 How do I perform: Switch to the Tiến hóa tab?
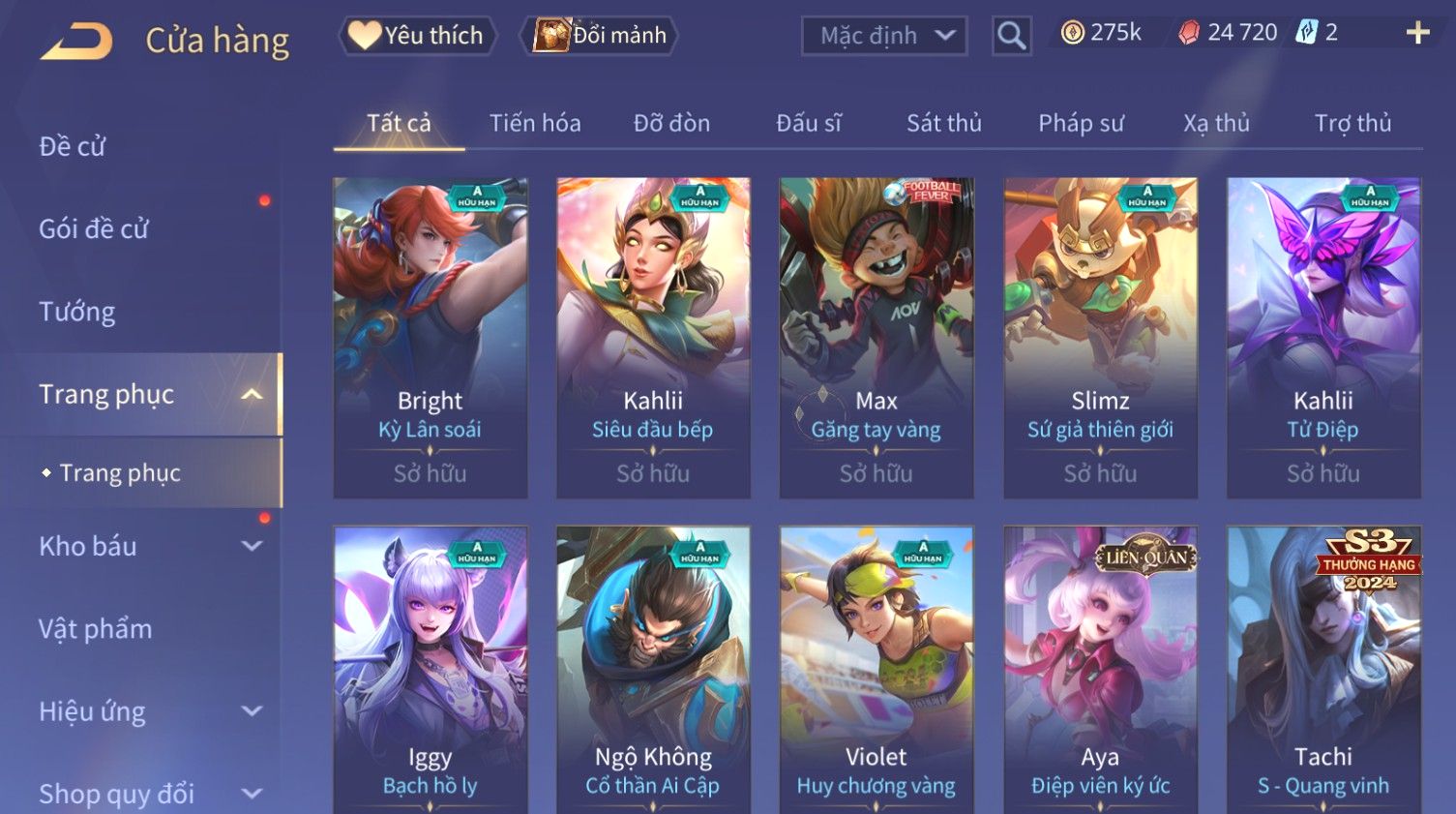click(x=535, y=124)
